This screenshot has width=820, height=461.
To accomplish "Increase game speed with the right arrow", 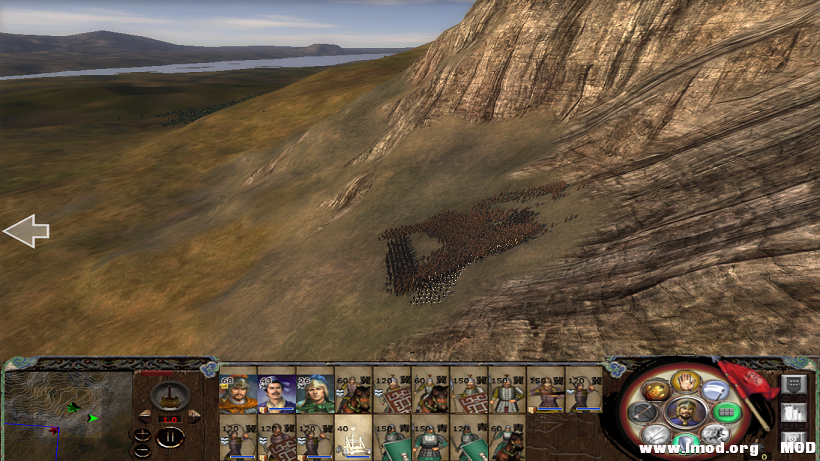I will [194, 418].
